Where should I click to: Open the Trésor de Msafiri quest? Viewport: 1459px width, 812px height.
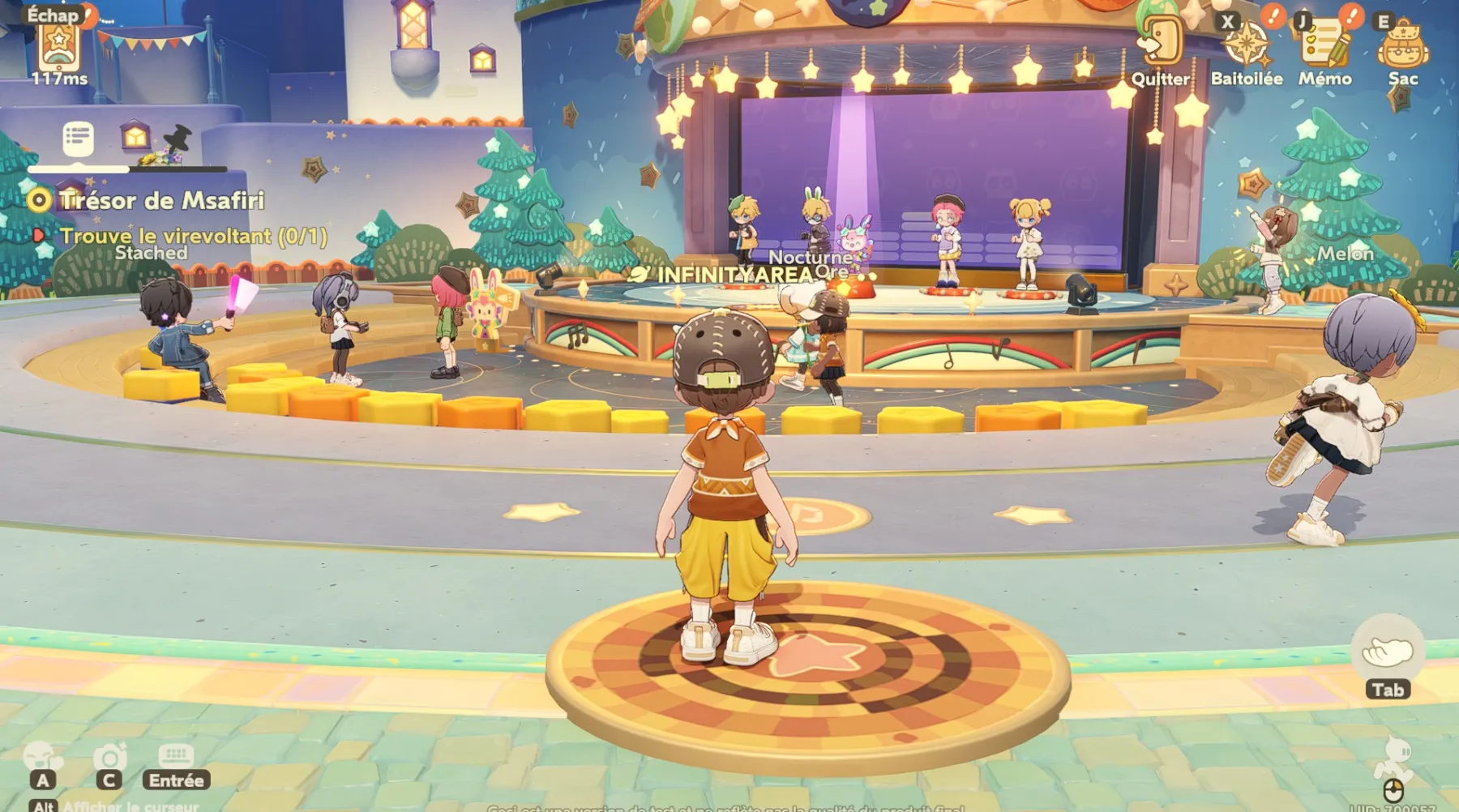[161, 200]
